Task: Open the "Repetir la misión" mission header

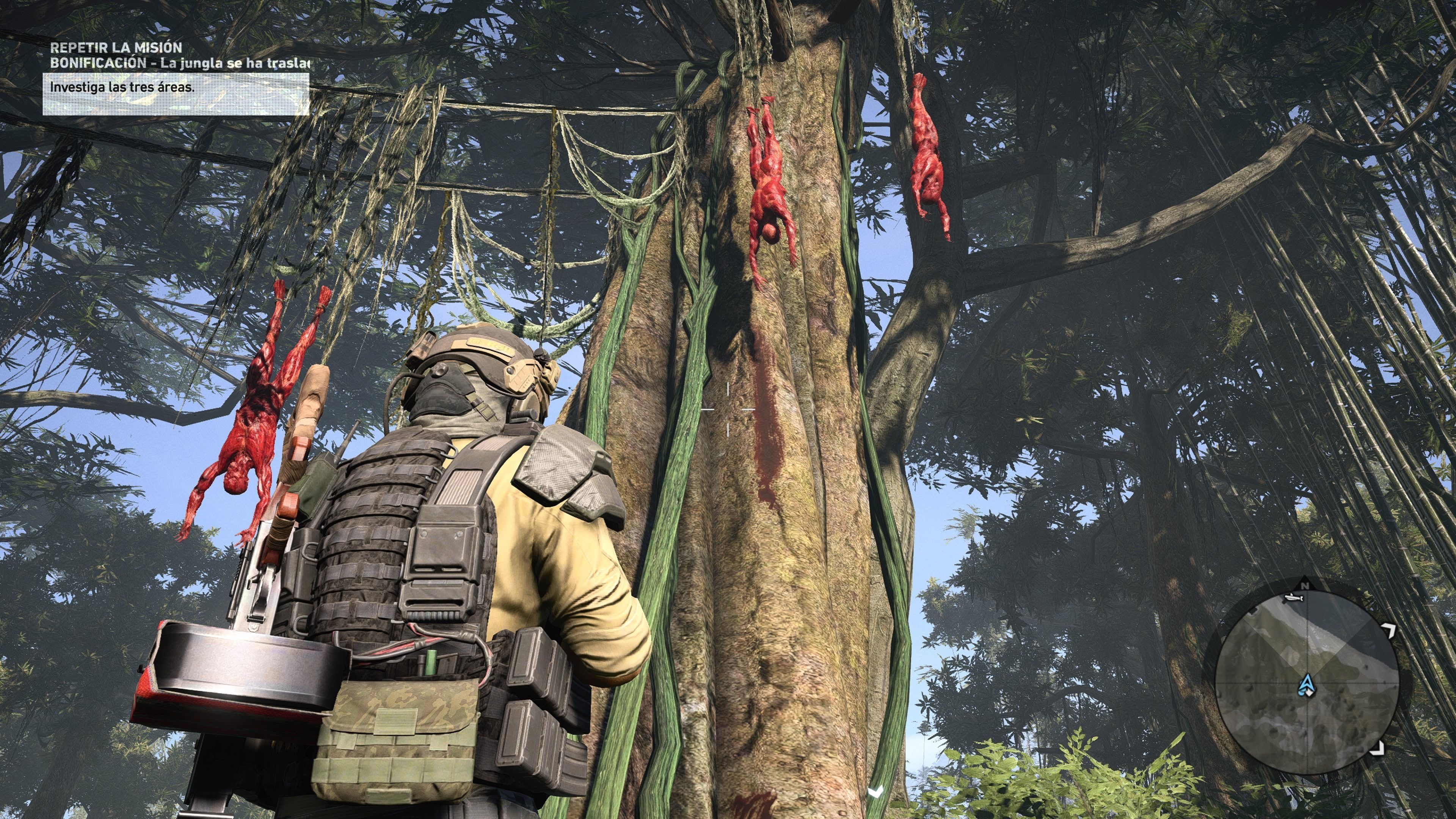Action: (116, 47)
